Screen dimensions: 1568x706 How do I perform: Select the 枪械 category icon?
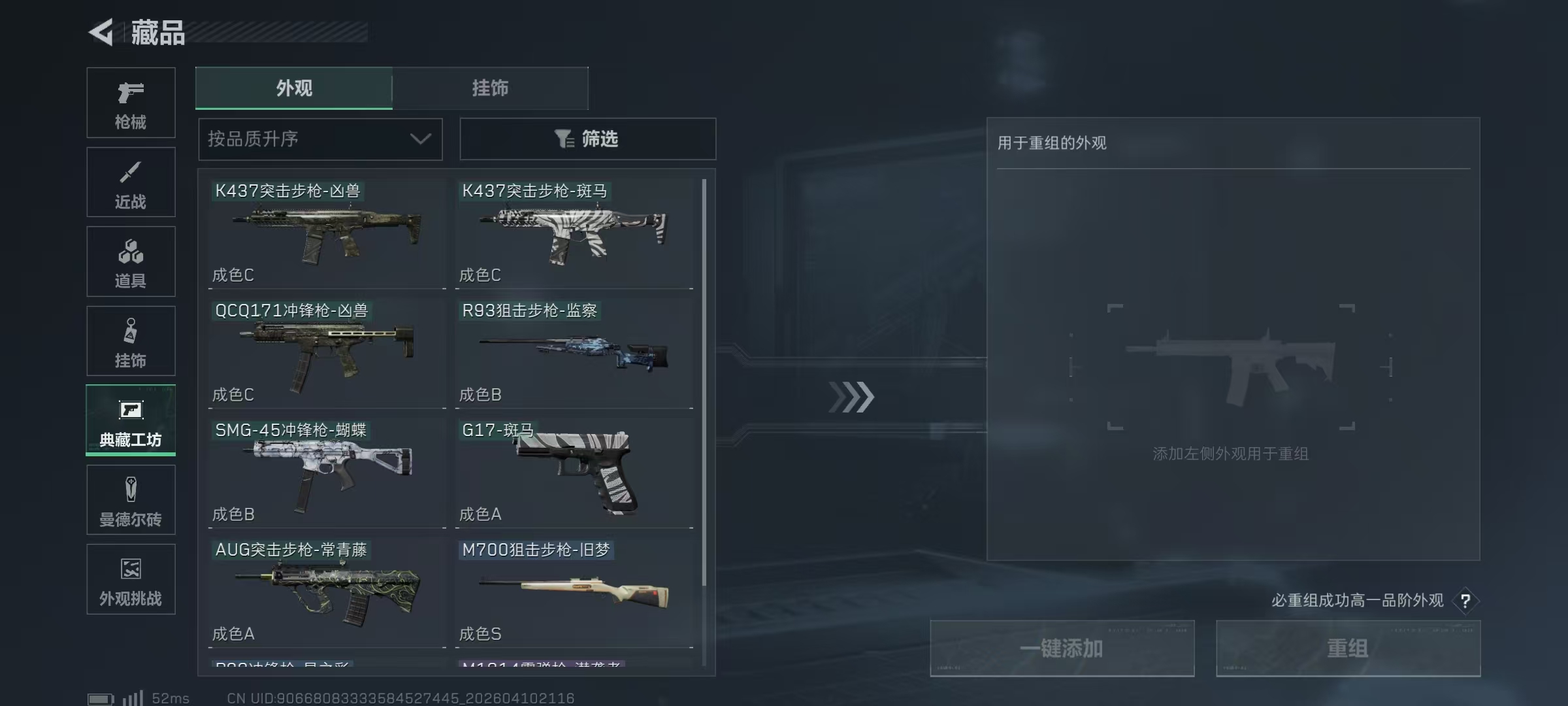coord(131,101)
